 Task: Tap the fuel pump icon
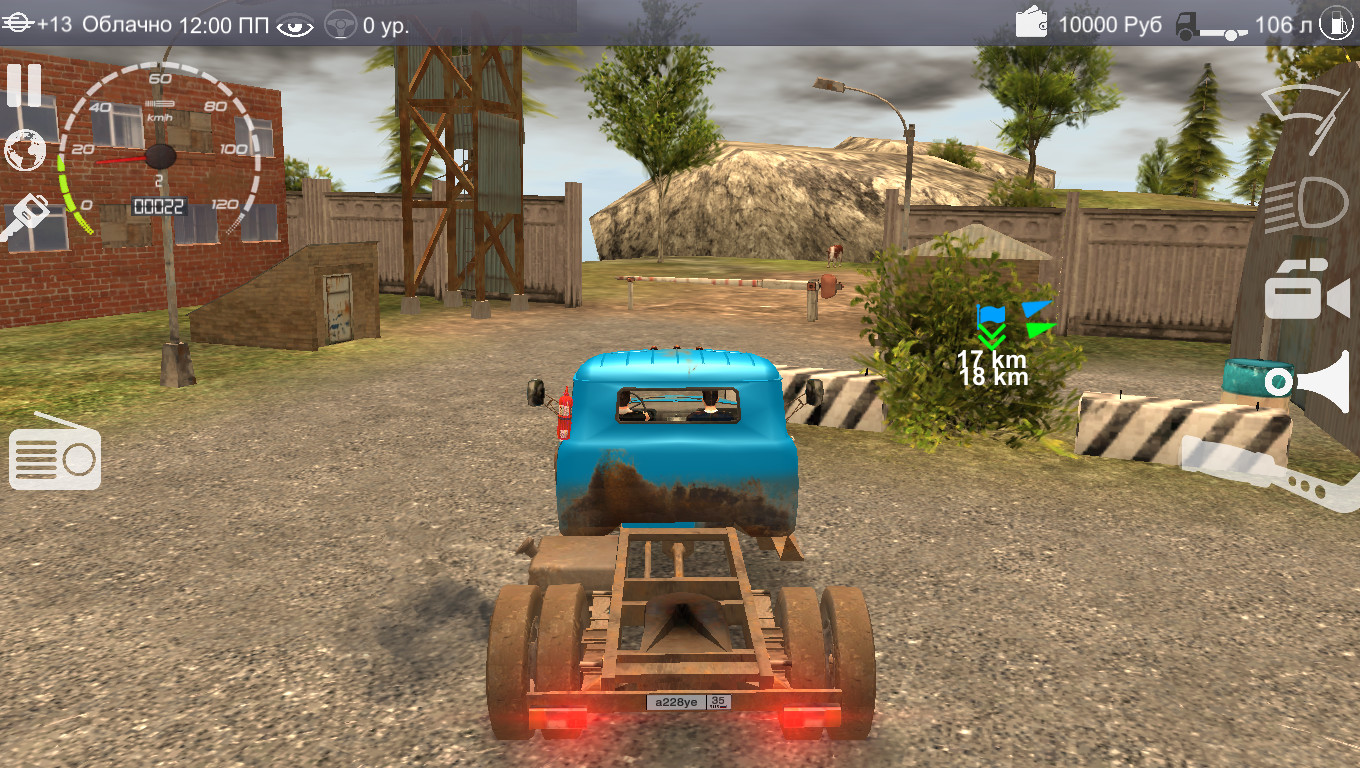(1337, 24)
